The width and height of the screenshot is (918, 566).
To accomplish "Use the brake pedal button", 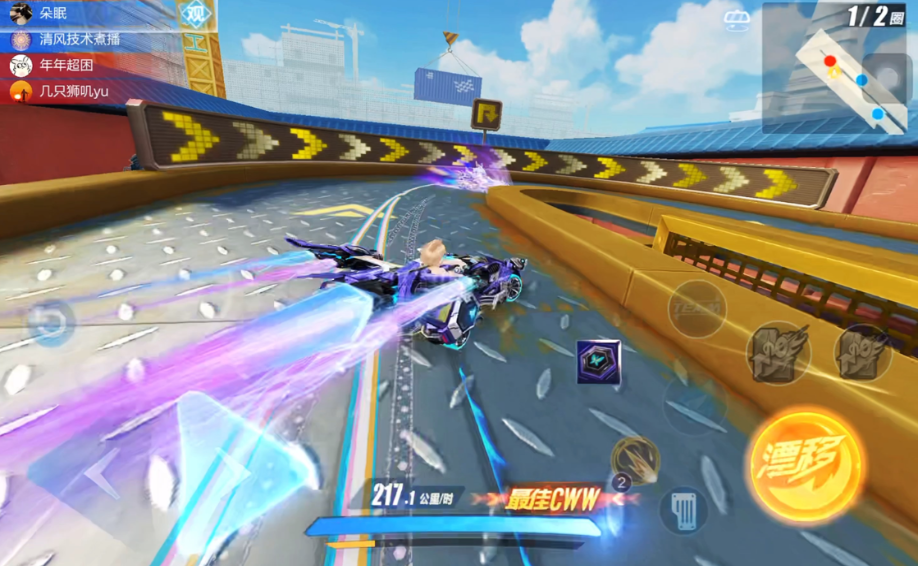I will coord(684,509).
